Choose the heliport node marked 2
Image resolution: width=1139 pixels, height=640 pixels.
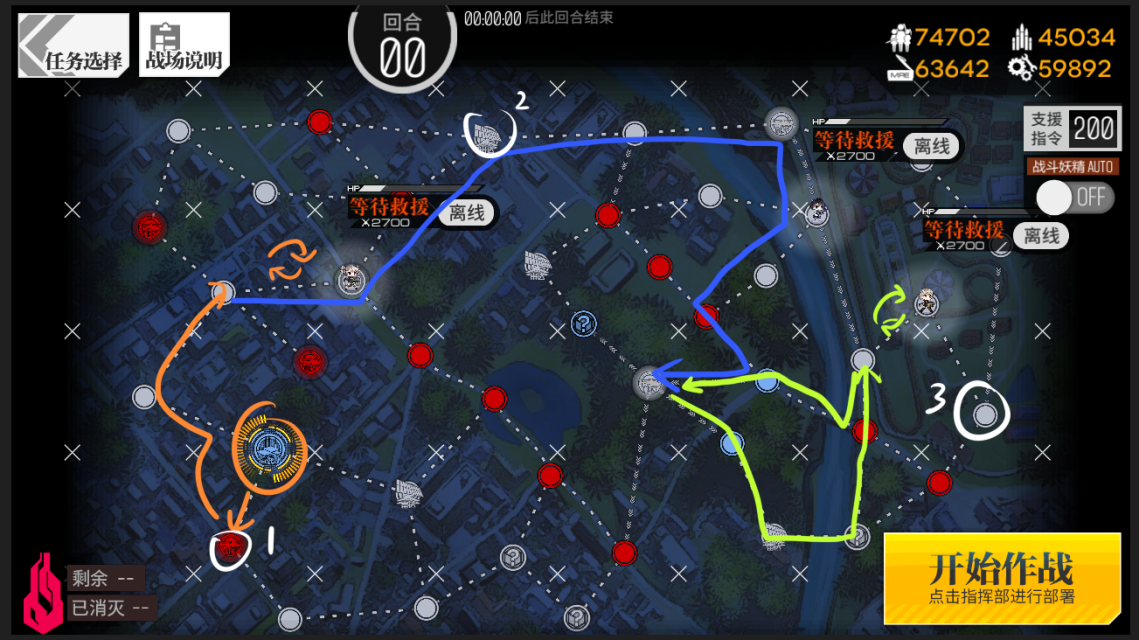click(490, 132)
